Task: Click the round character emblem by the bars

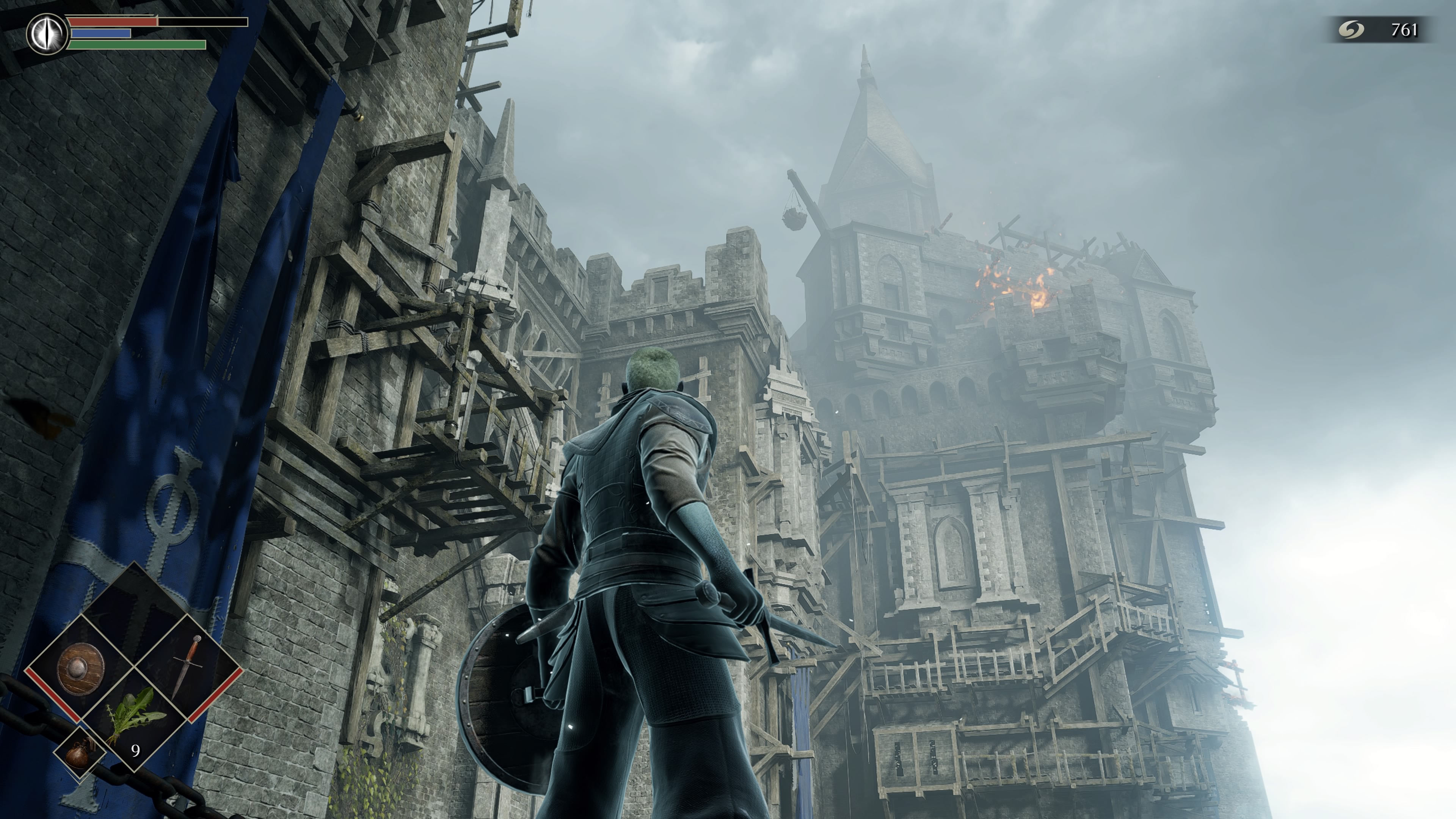Action: click(x=47, y=33)
